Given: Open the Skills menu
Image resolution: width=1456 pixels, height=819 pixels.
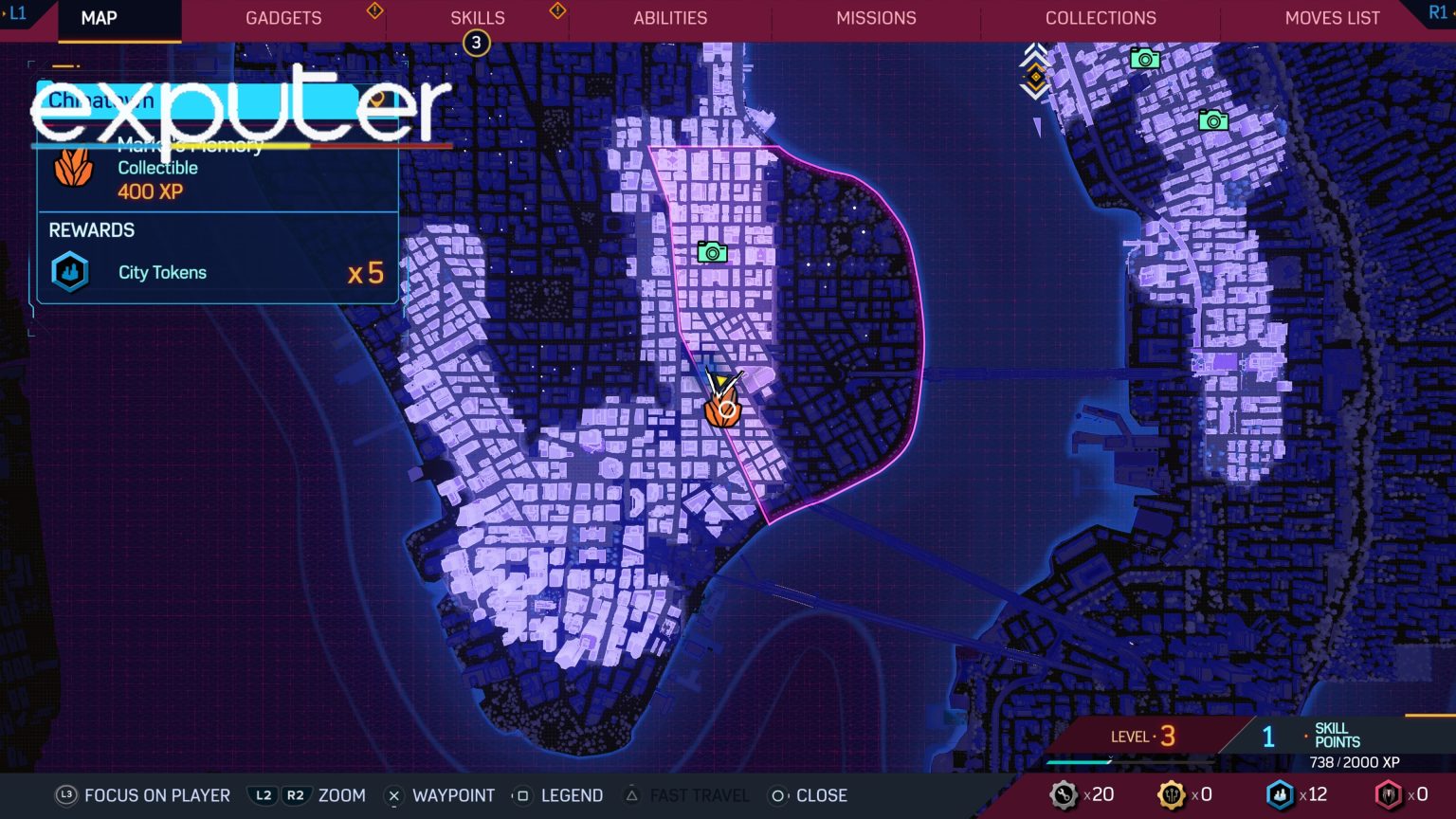Looking at the screenshot, I should point(477,17).
